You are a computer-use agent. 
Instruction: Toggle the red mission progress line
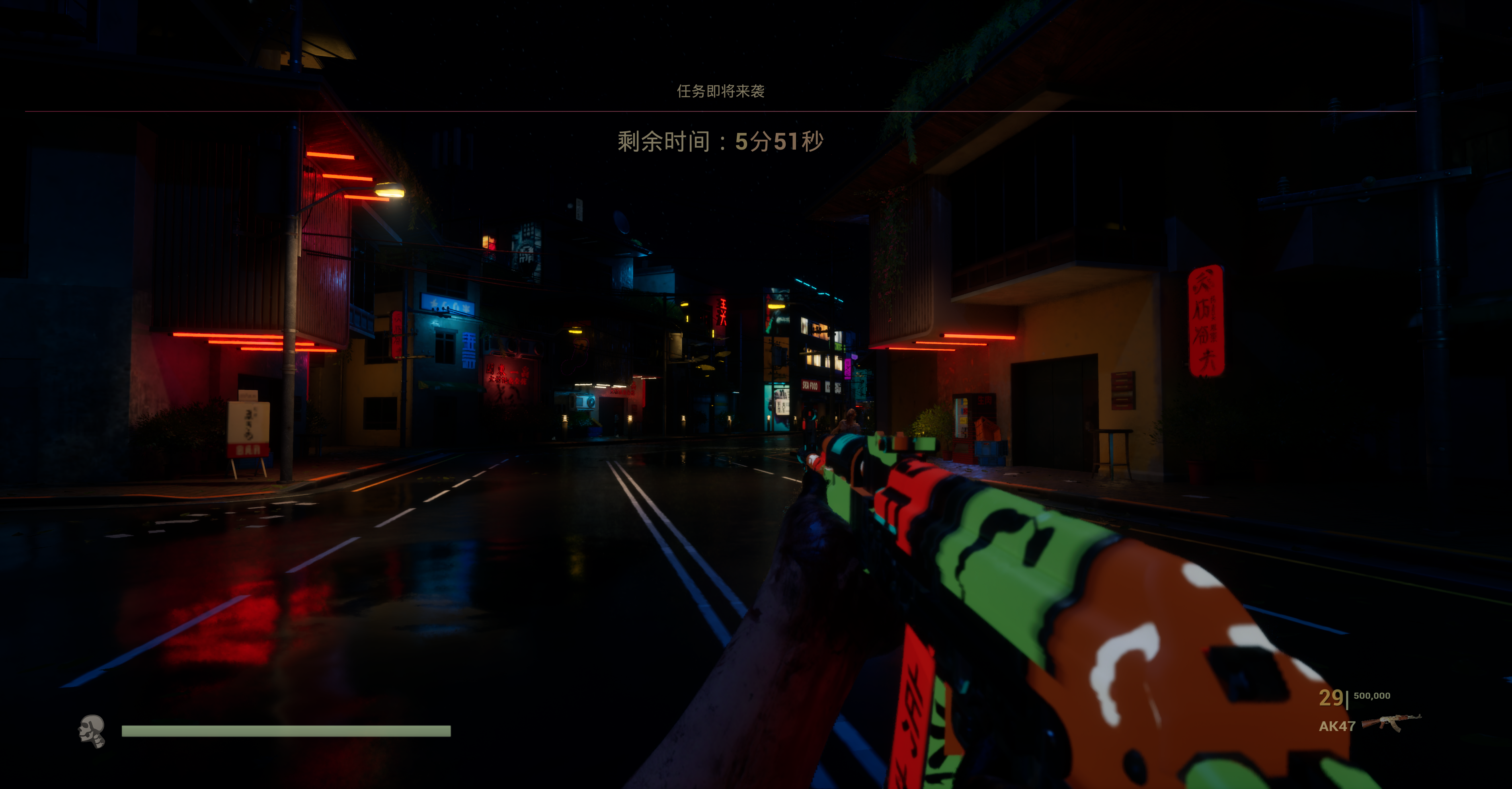756,111
